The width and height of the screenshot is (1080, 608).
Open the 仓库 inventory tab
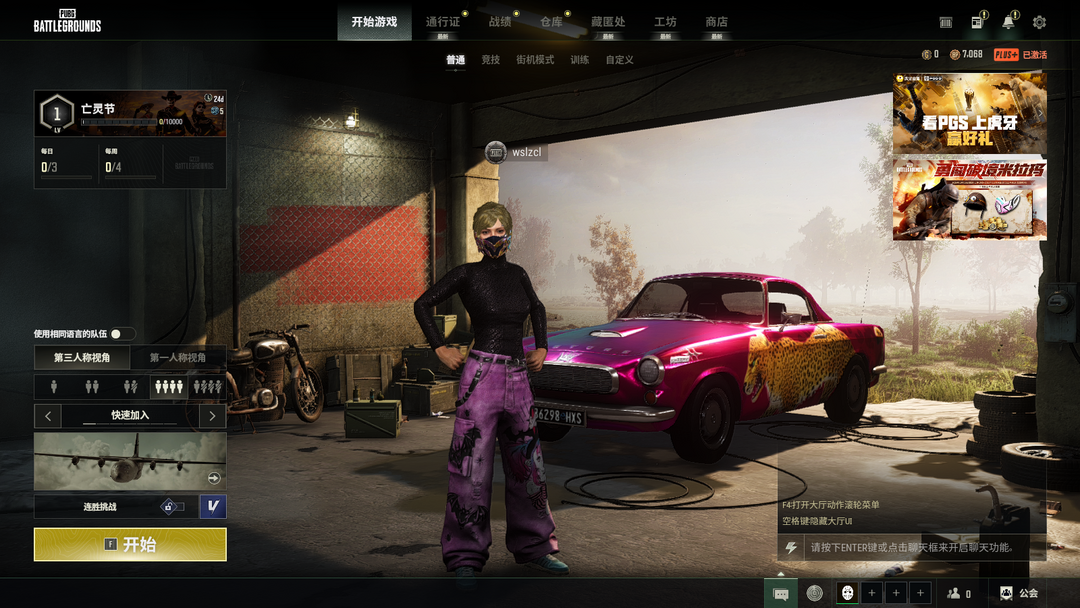click(551, 22)
